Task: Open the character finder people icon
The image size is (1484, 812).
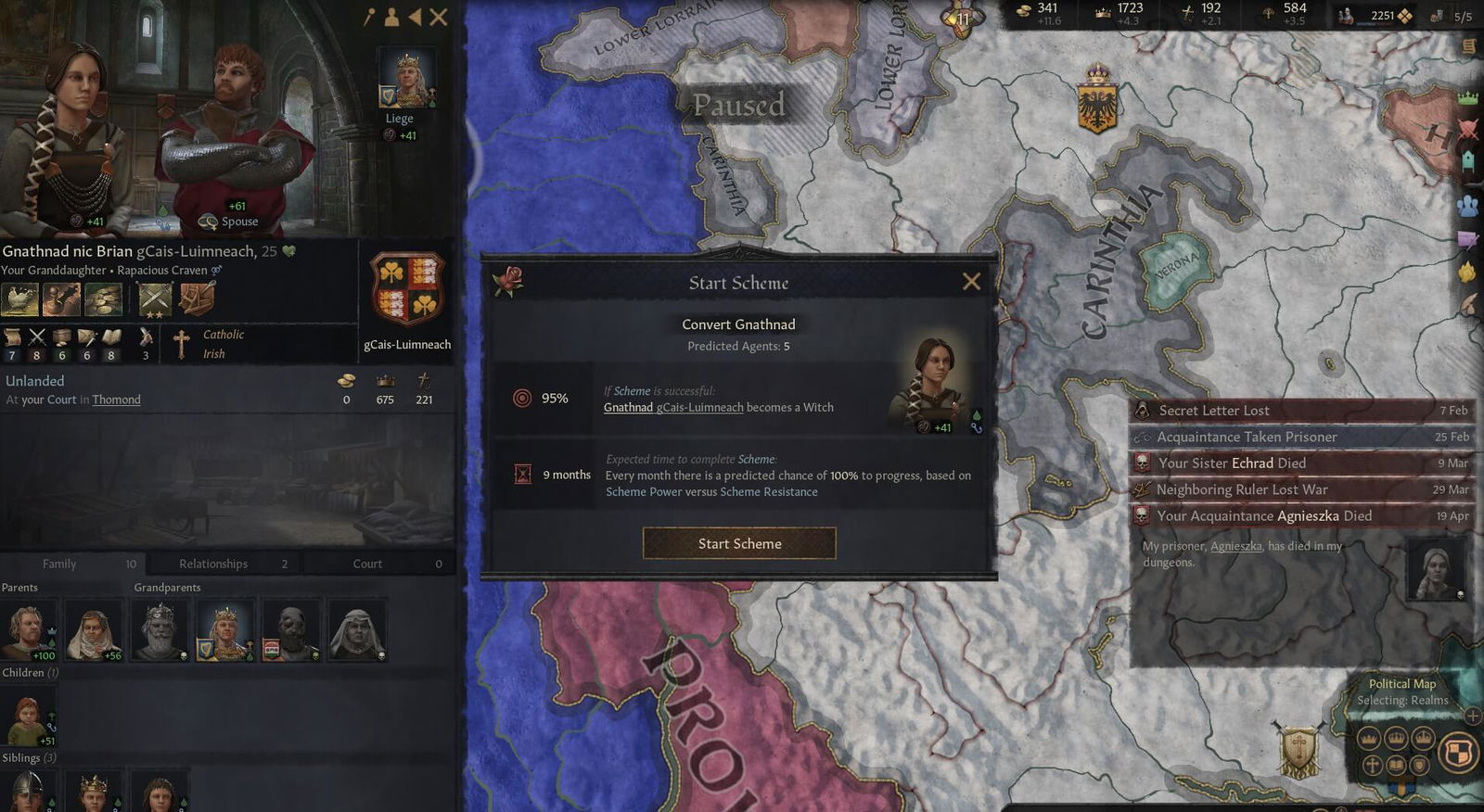Action: [x=1466, y=206]
